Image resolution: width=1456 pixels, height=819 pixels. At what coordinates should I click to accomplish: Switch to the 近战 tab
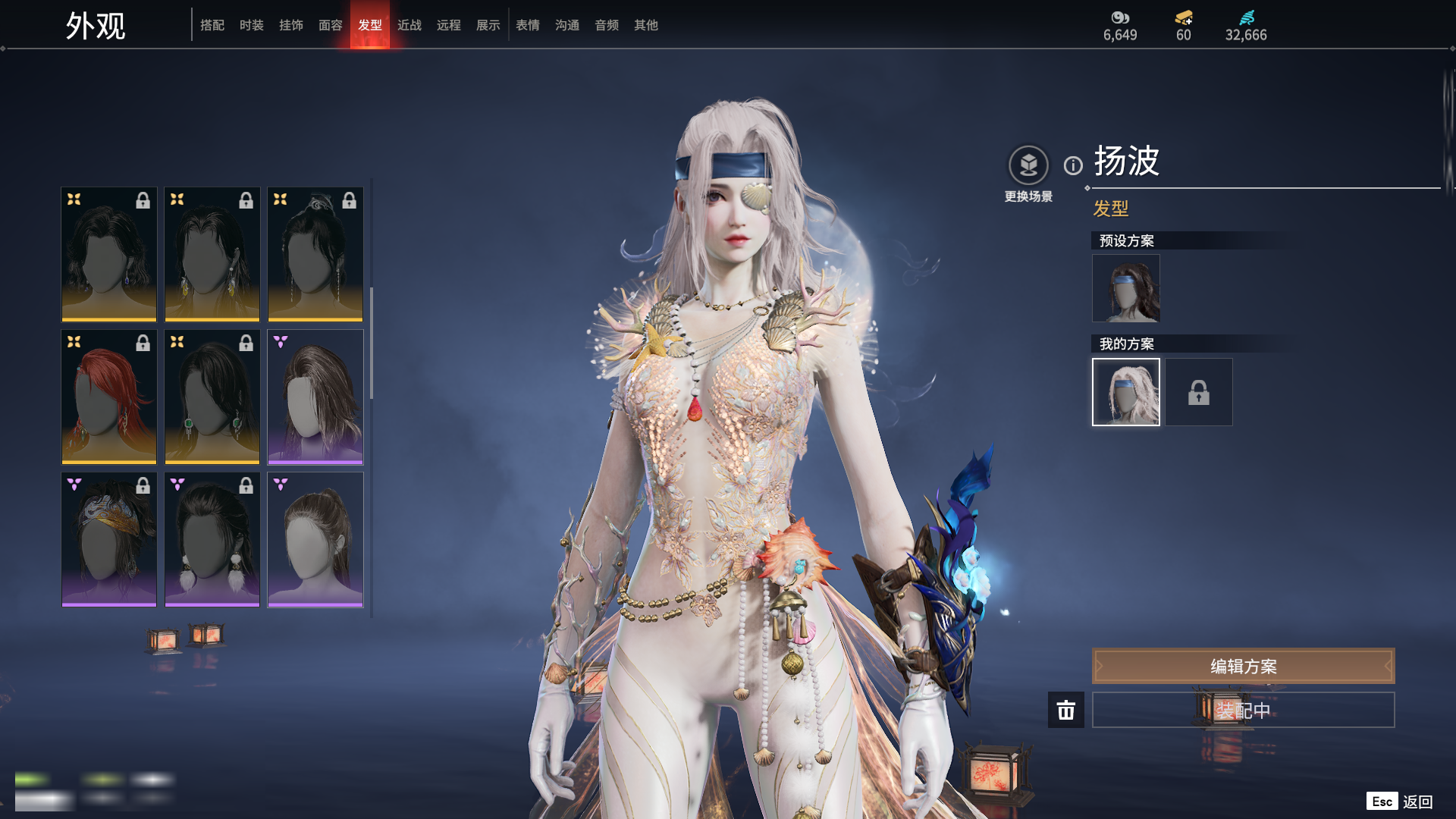[409, 25]
